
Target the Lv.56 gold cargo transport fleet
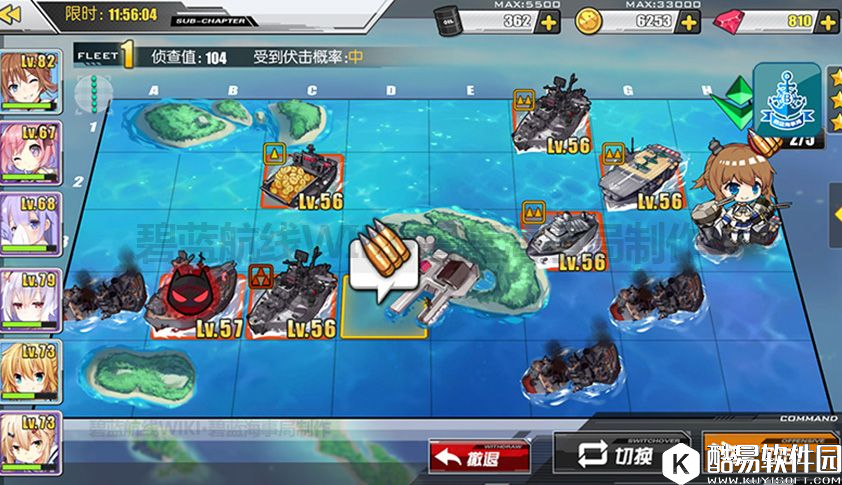300,180
